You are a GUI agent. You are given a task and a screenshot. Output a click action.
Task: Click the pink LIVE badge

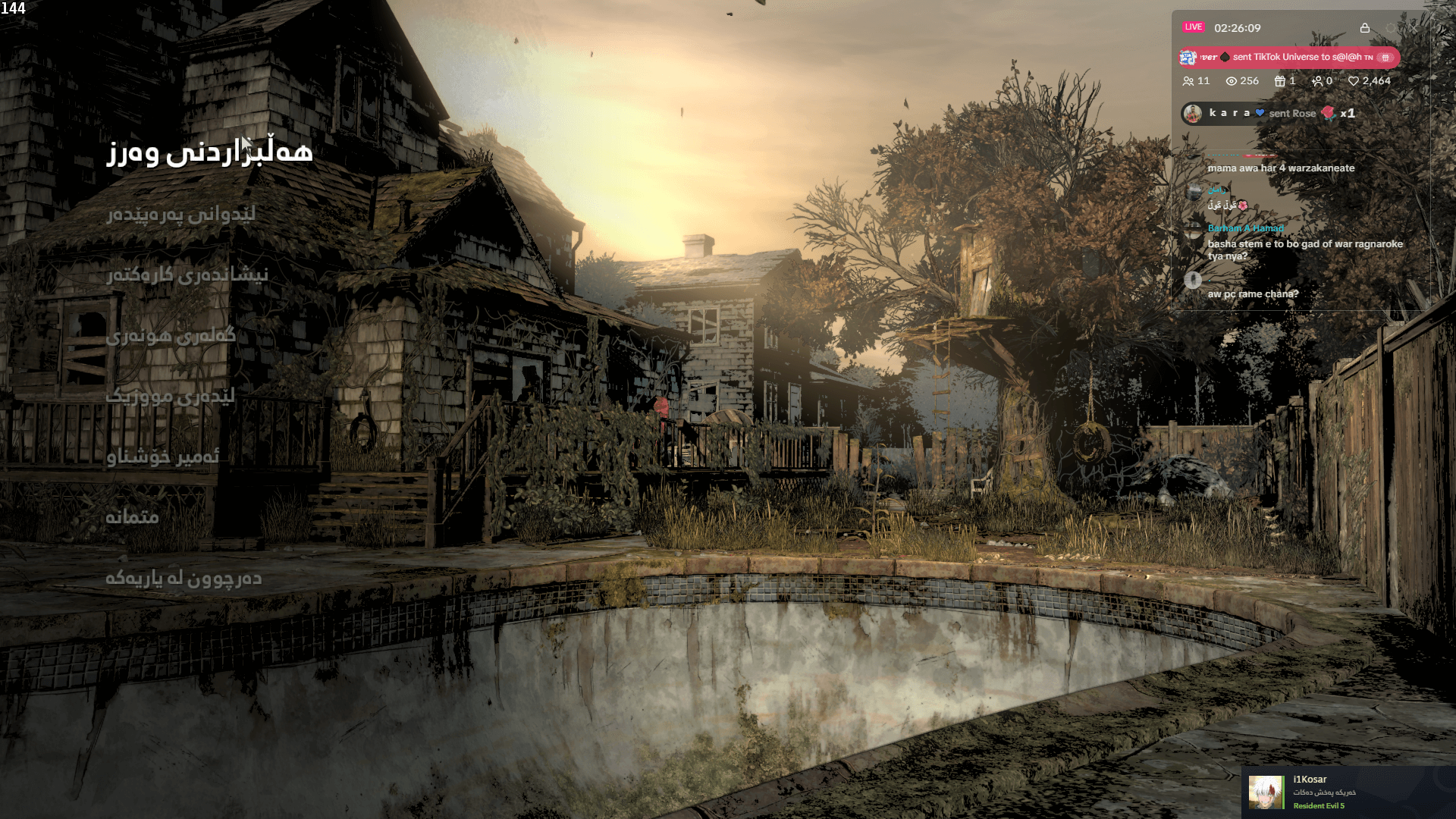pyautogui.click(x=1194, y=27)
